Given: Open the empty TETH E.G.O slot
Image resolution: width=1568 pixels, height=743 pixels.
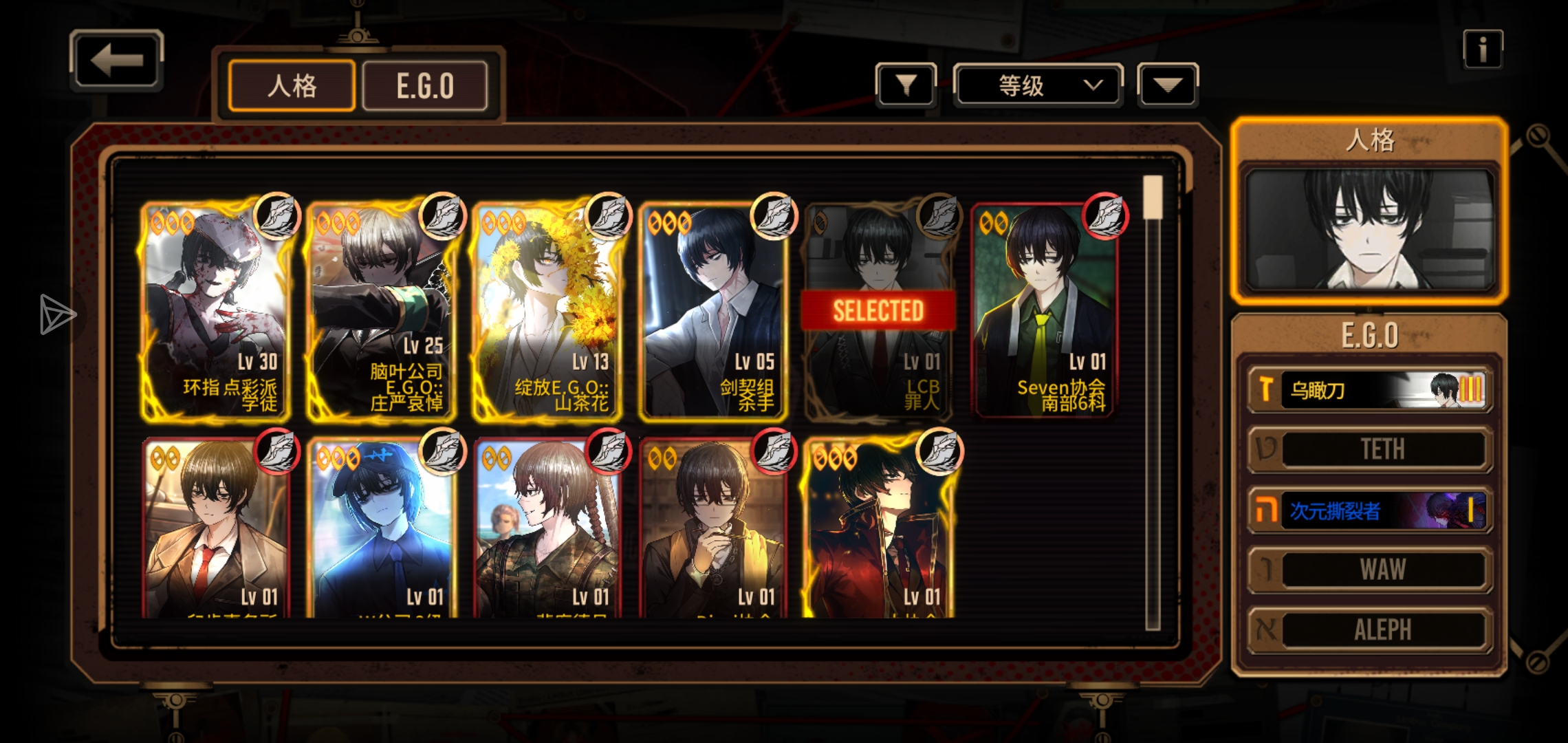Looking at the screenshot, I should pos(1370,450).
